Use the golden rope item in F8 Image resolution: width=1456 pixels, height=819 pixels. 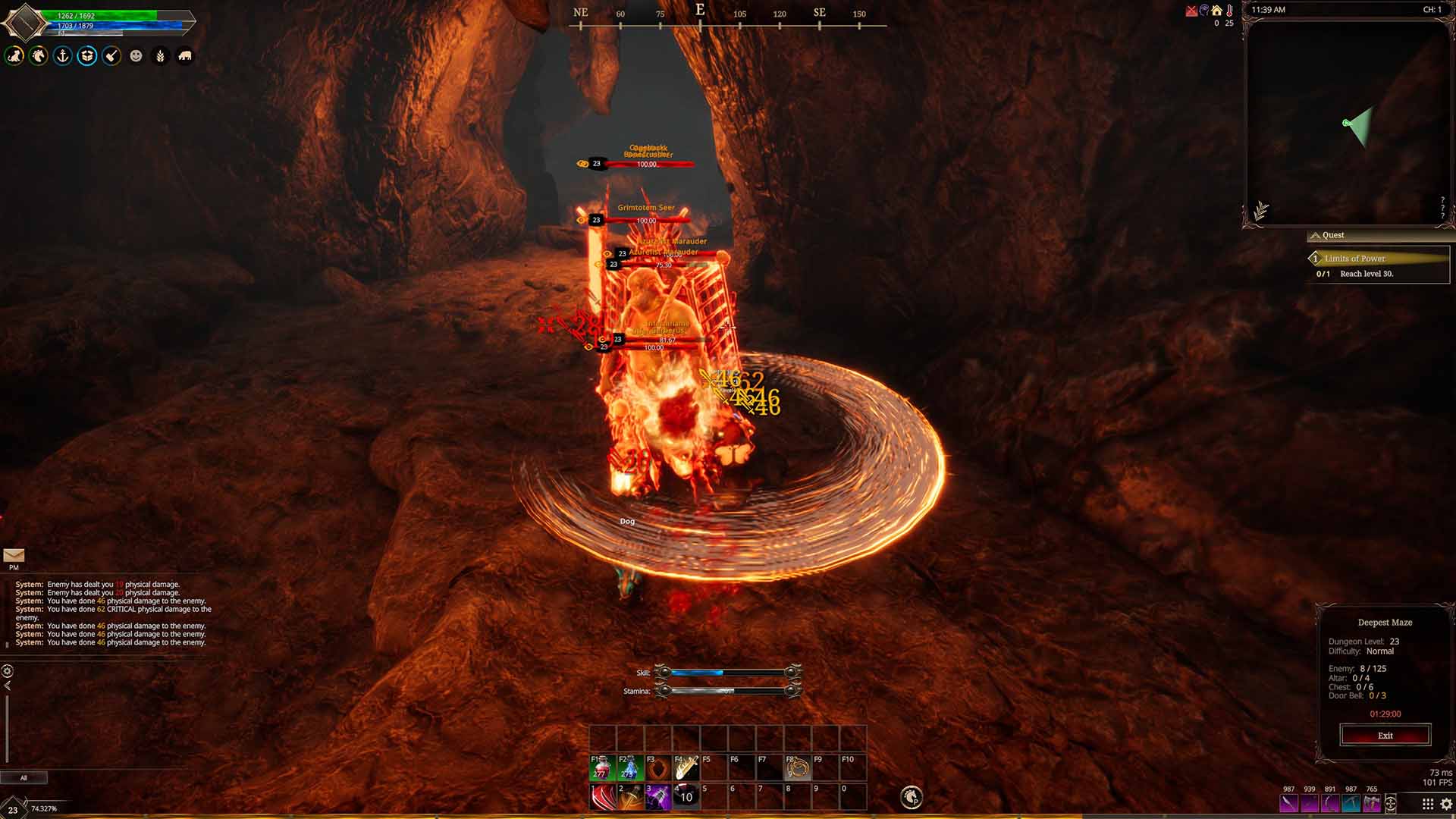tap(797, 767)
